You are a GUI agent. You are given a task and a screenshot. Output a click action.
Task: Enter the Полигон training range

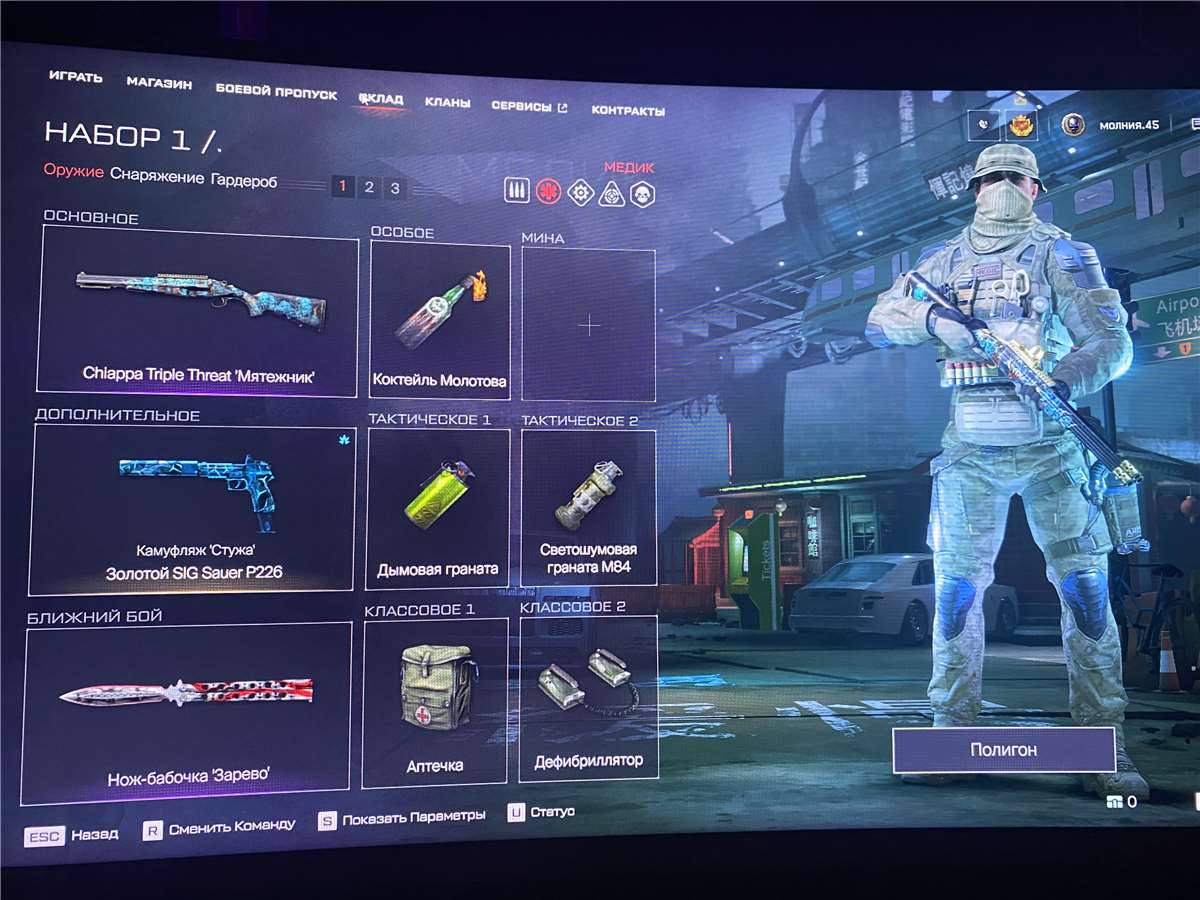coord(1003,749)
